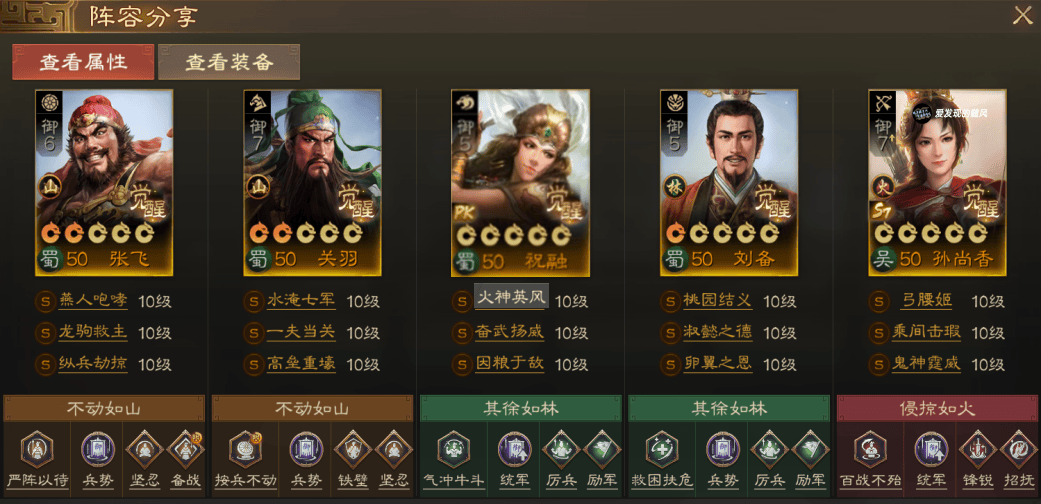Switch to 查看装备 tab
The width and height of the screenshot is (1041, 504).
point(229,62)
